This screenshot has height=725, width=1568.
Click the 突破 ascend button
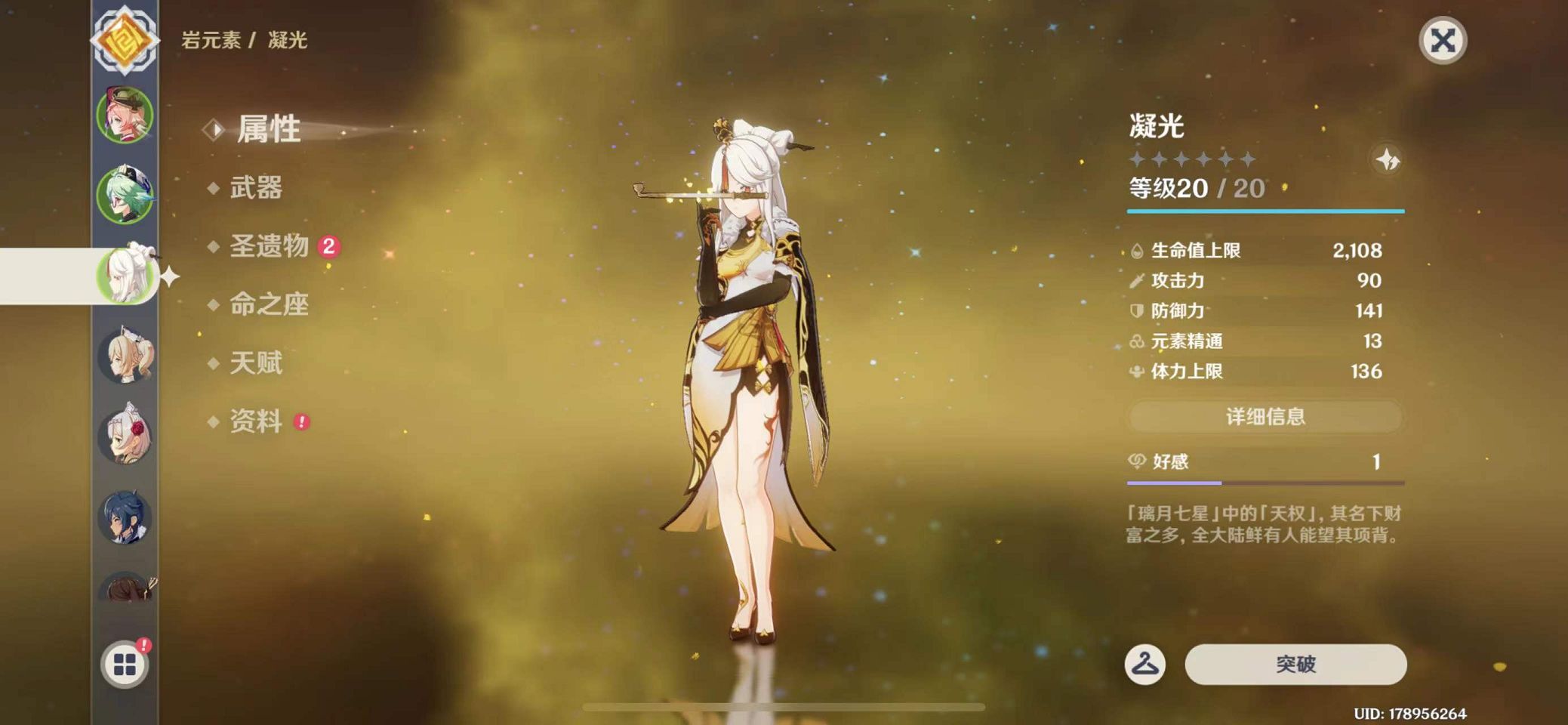(1295, 665)
